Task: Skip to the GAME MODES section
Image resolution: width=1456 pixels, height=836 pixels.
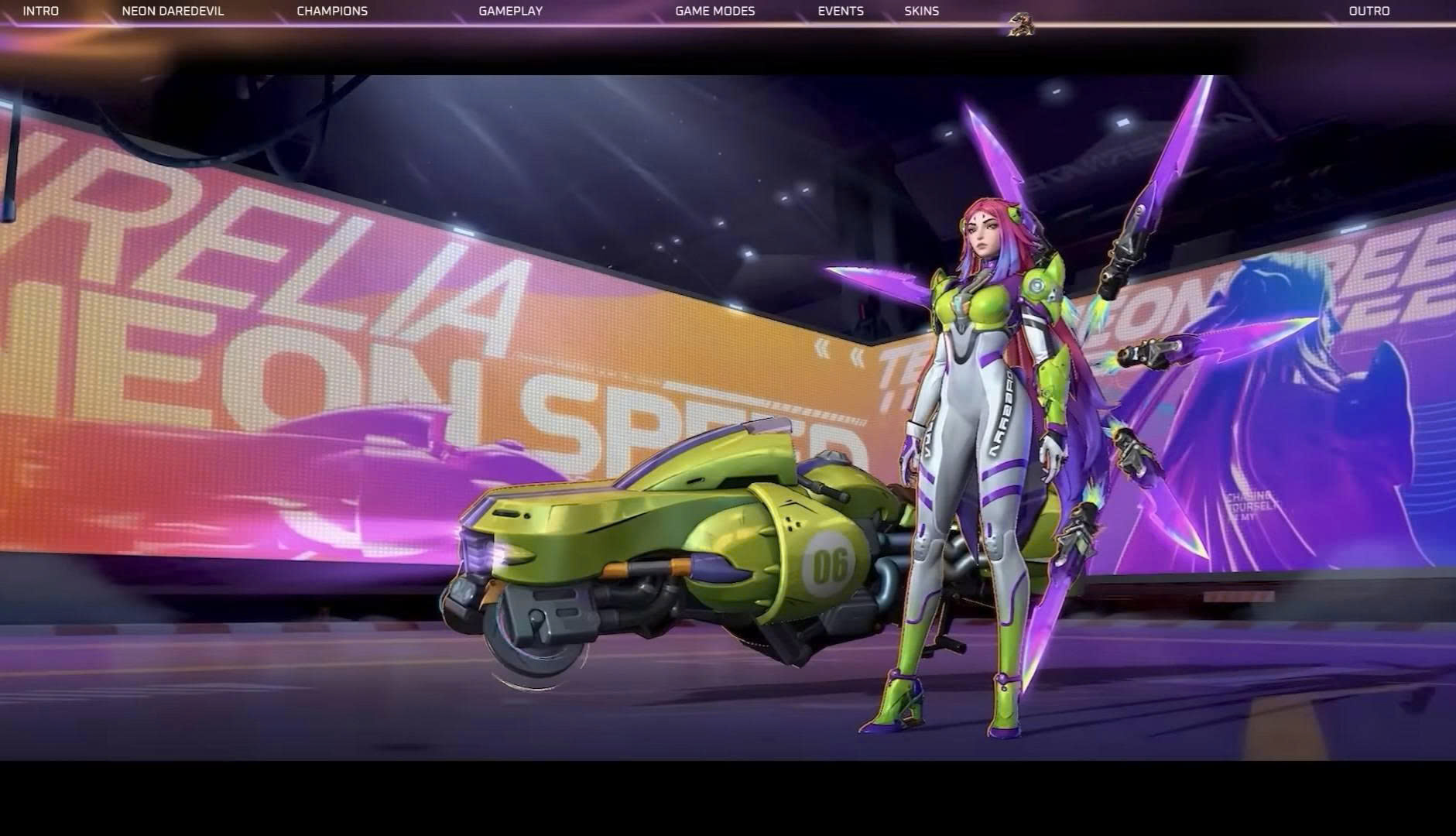Action: (714, 11)
